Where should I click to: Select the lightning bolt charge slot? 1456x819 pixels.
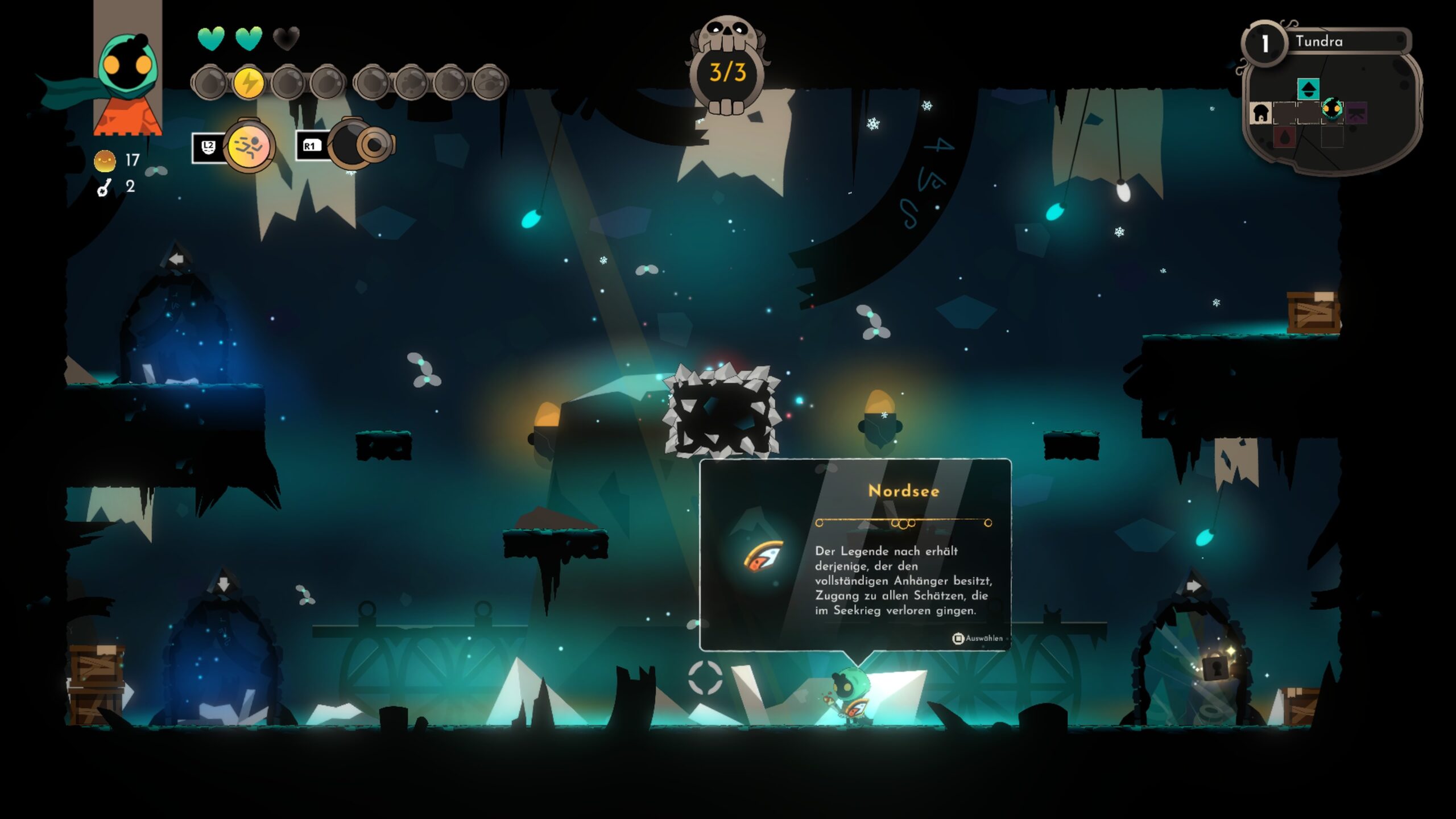click(249, 83)
